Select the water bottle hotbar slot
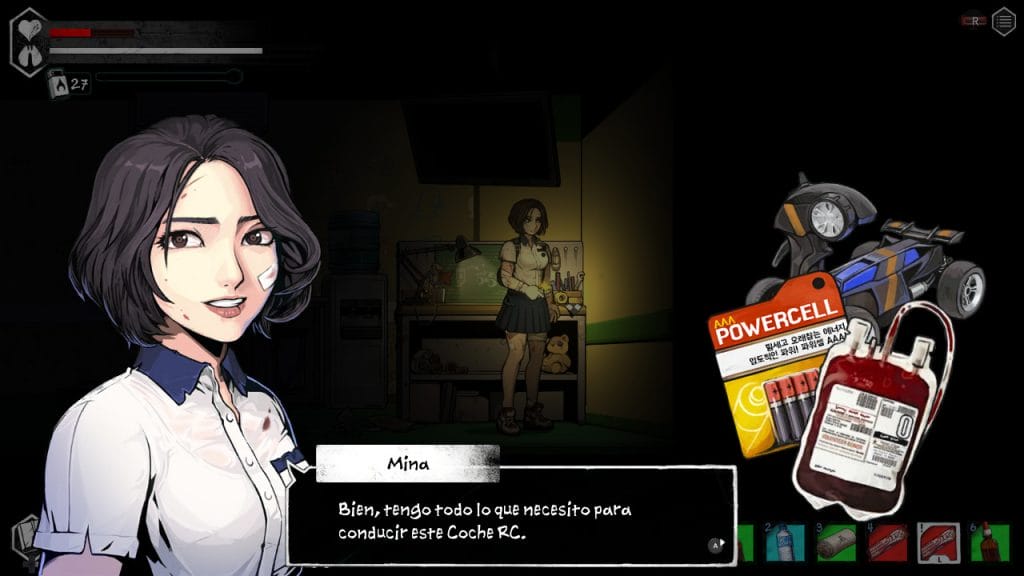 (783, 542)
